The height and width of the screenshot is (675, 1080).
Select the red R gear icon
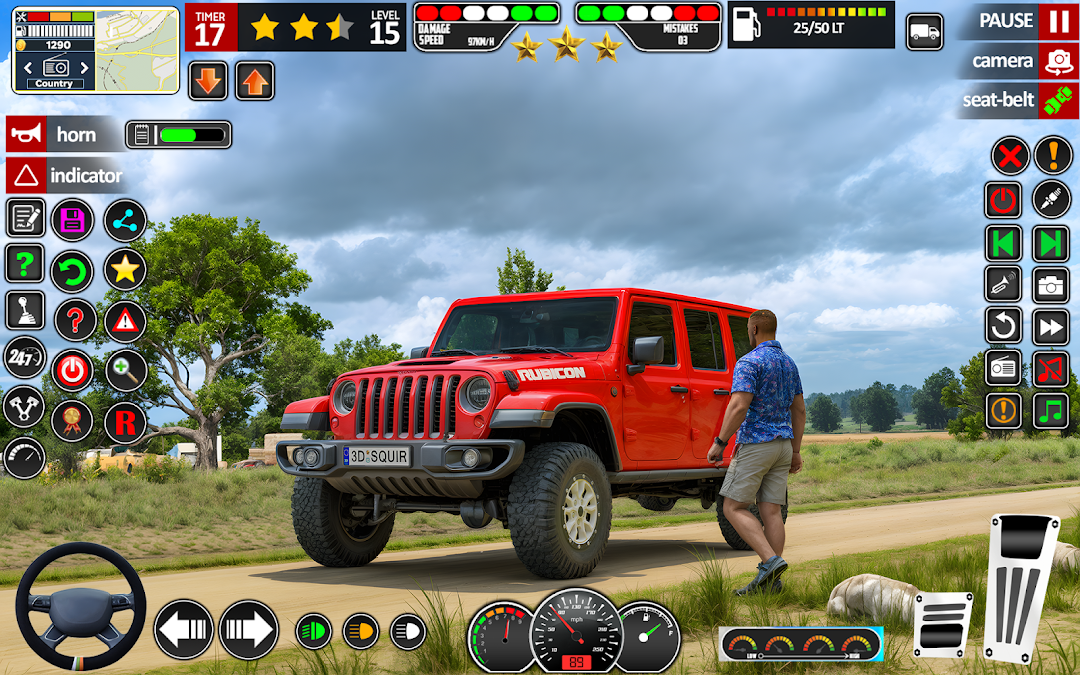tap(125, 423)
